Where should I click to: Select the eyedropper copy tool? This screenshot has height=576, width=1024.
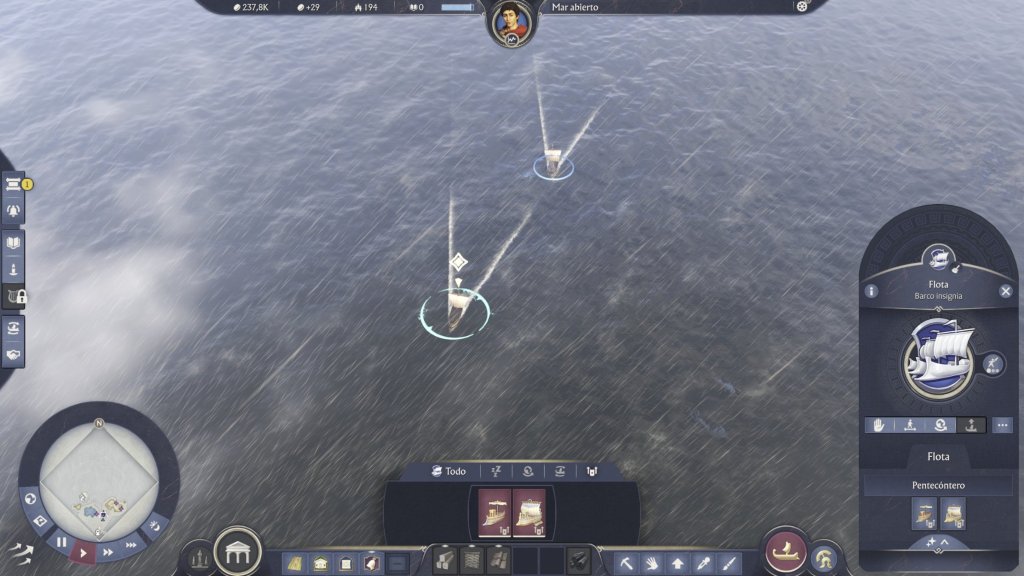(704, 563)
